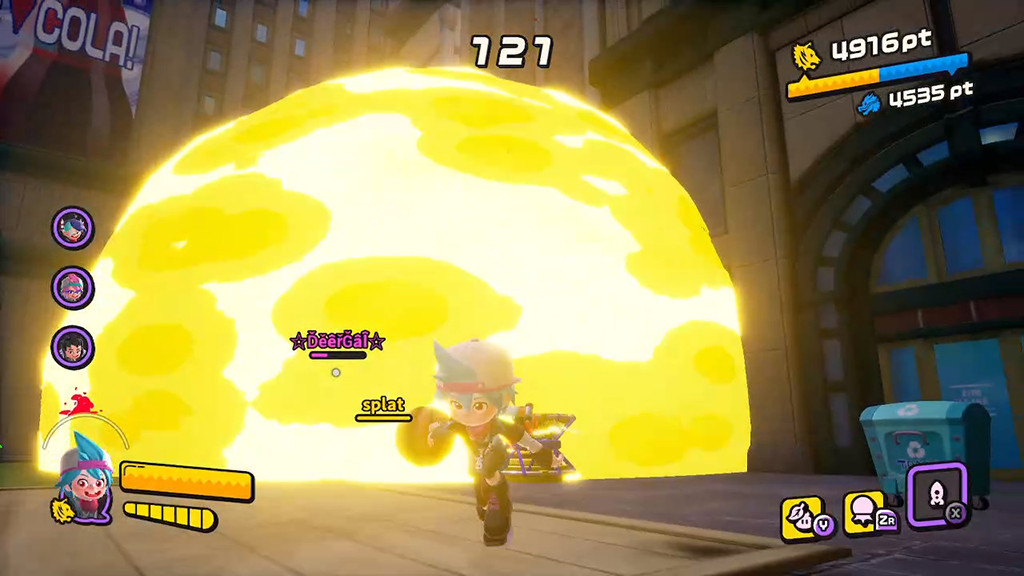Click the yellow lion team emblem
This screenshot has height=576, width=1024.
pyautogui.click(x=806, y=56)
